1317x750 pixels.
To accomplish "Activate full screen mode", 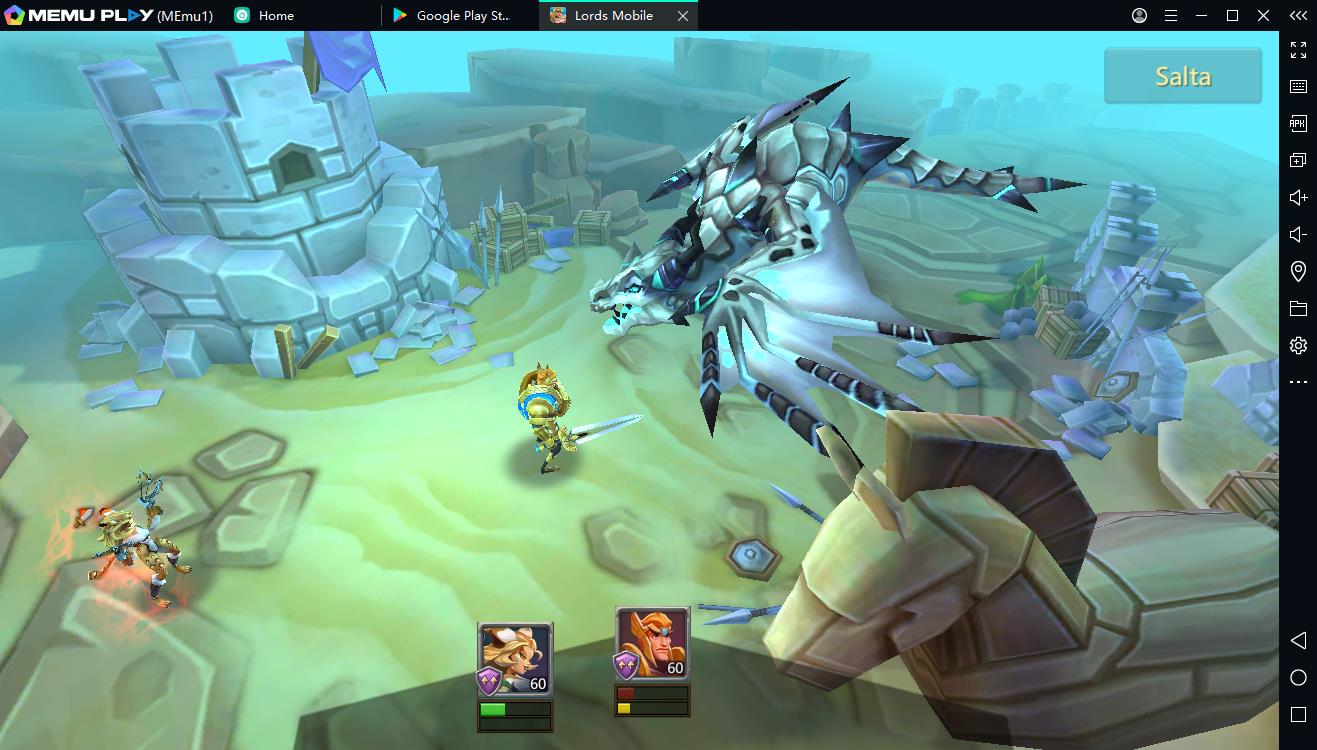I will coord(1298,49).
